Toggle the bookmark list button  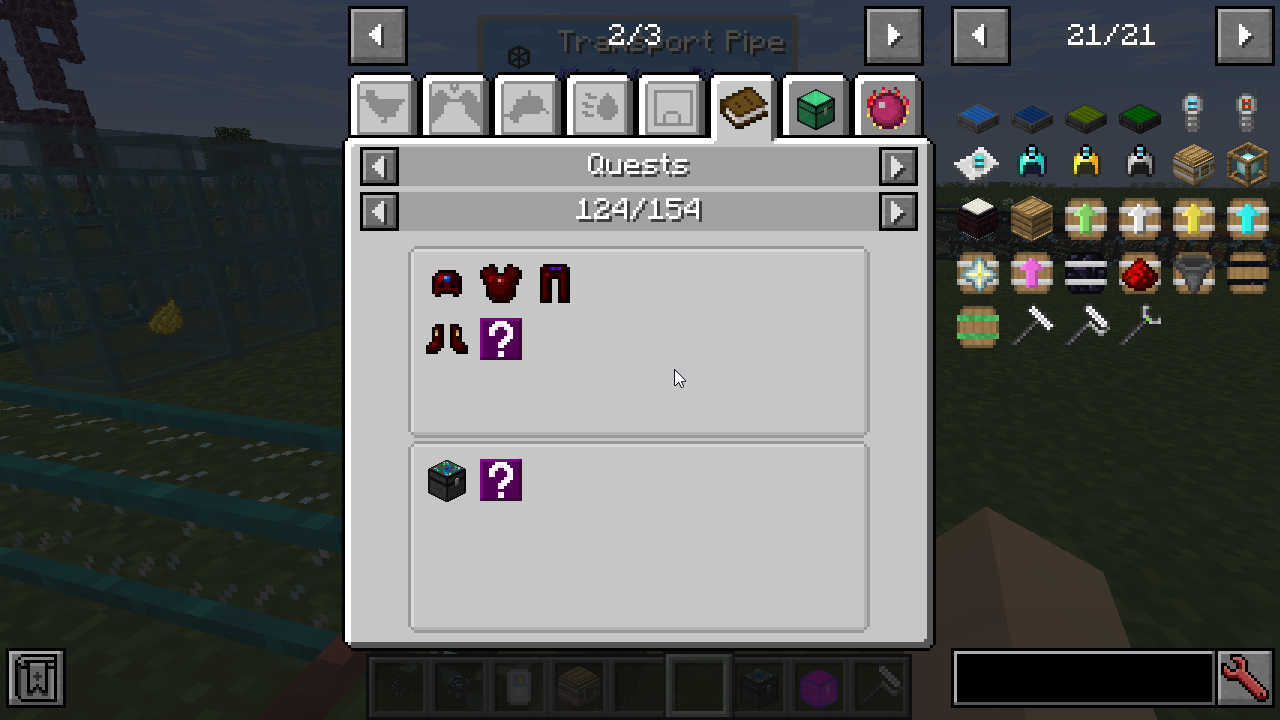[x=36, y=678]
